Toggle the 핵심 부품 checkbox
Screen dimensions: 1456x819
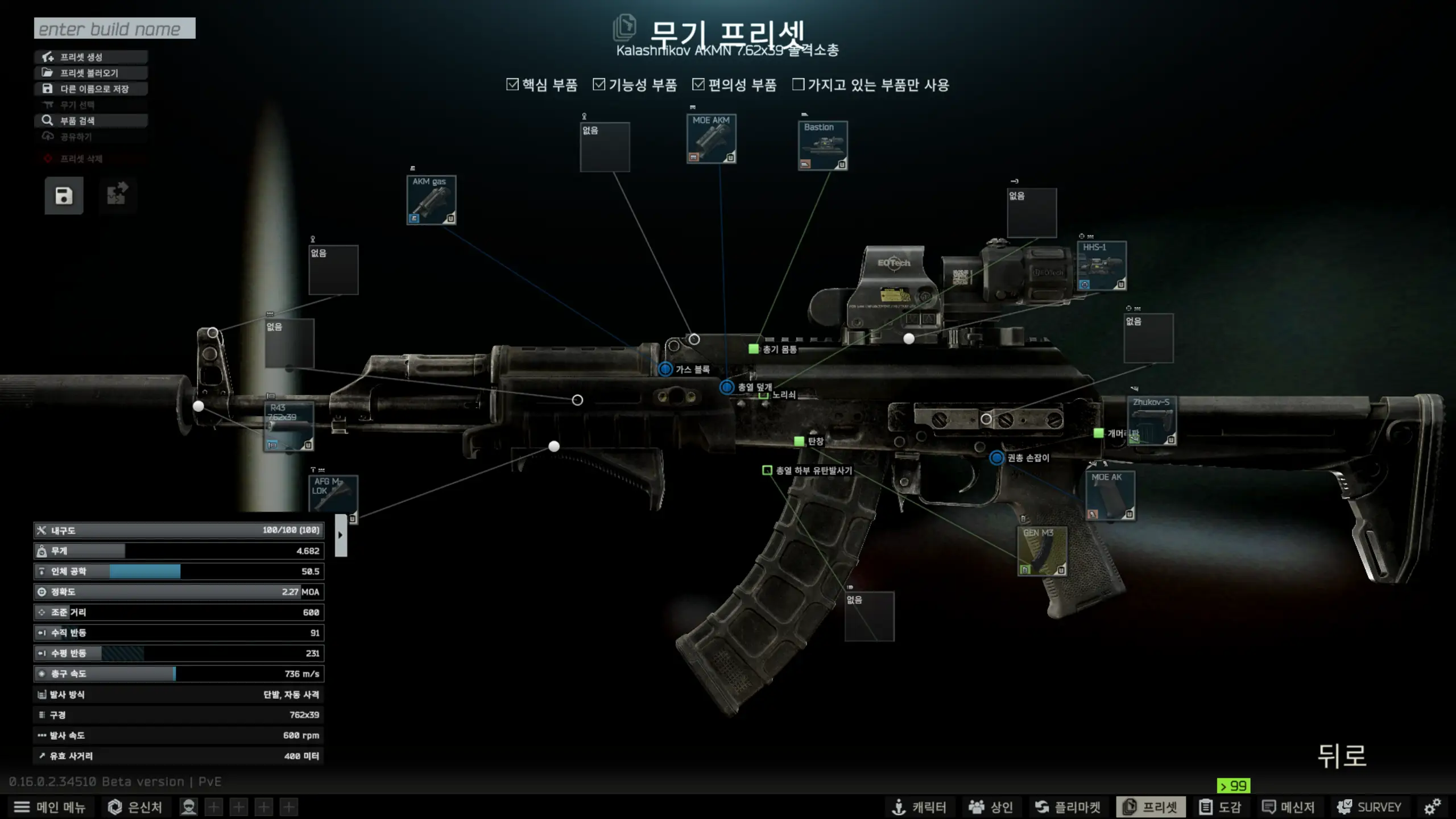(512, 85)
